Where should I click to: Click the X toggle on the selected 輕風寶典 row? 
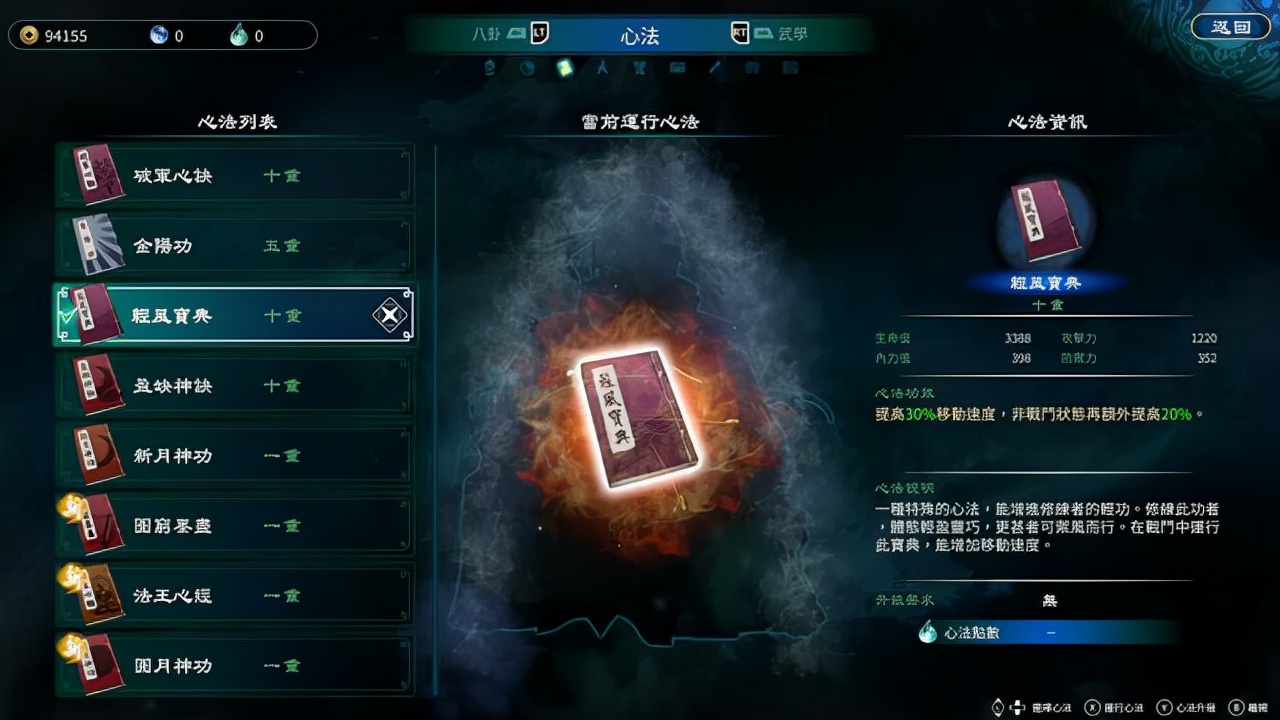point(390,314)
